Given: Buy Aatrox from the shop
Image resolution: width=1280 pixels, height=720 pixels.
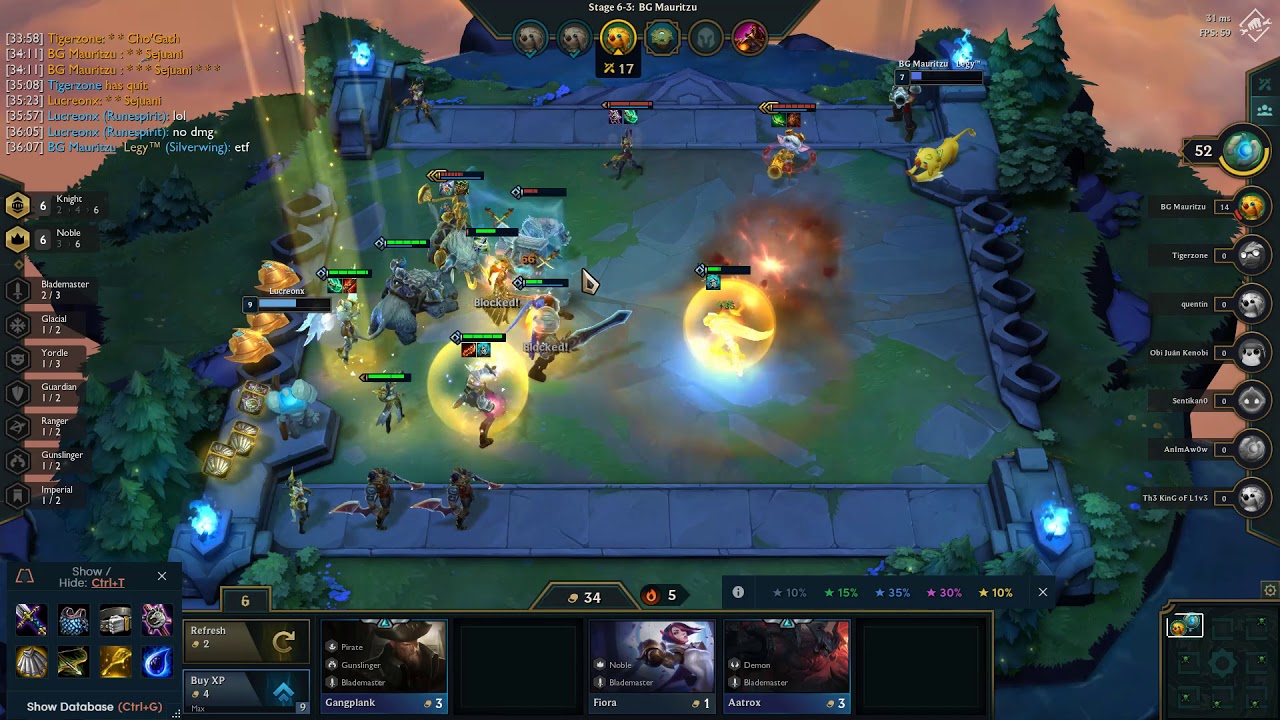Looking at the screenshot, I should [x=786, y=666].
